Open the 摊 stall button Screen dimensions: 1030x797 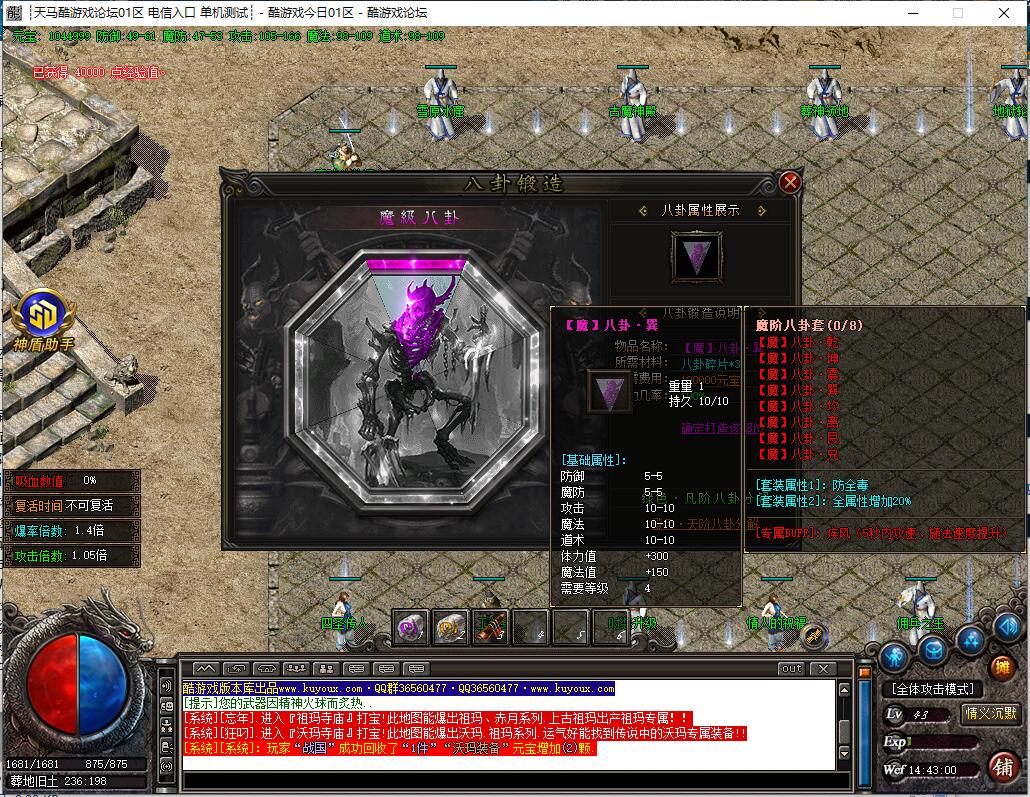(x=1002, y=667)
